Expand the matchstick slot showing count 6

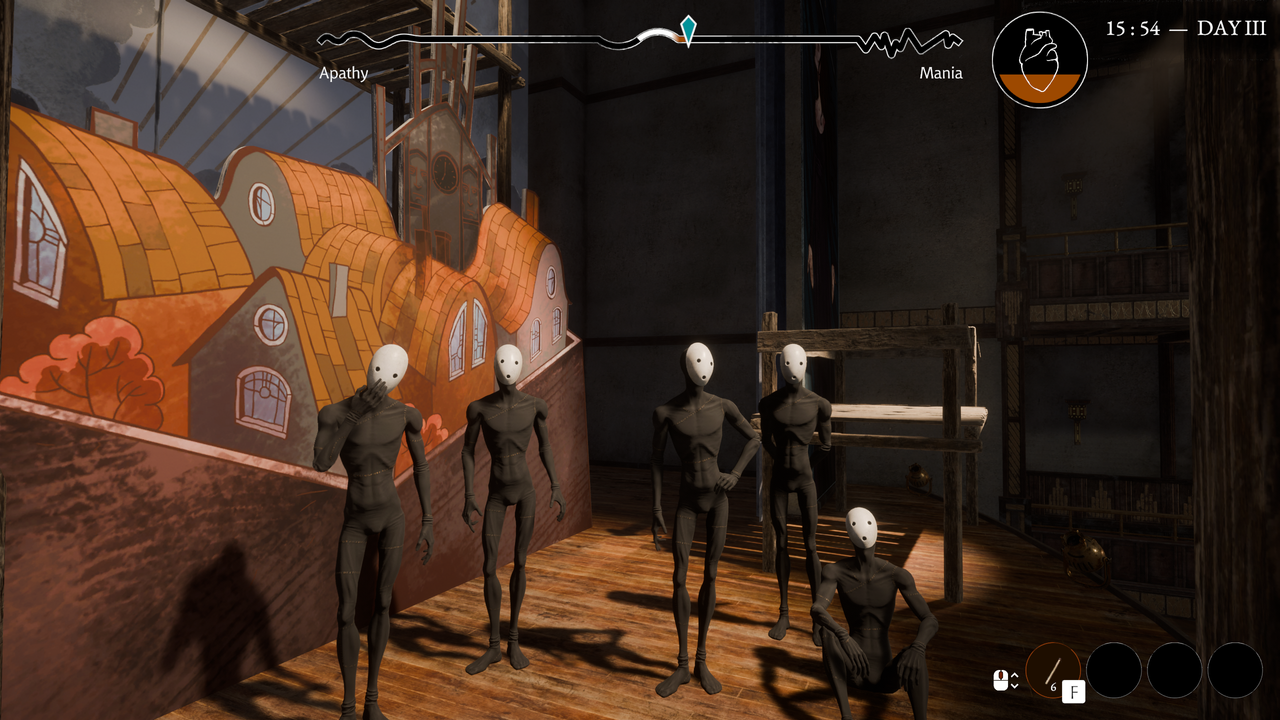pyautogui.click(x=1053, y=671)
